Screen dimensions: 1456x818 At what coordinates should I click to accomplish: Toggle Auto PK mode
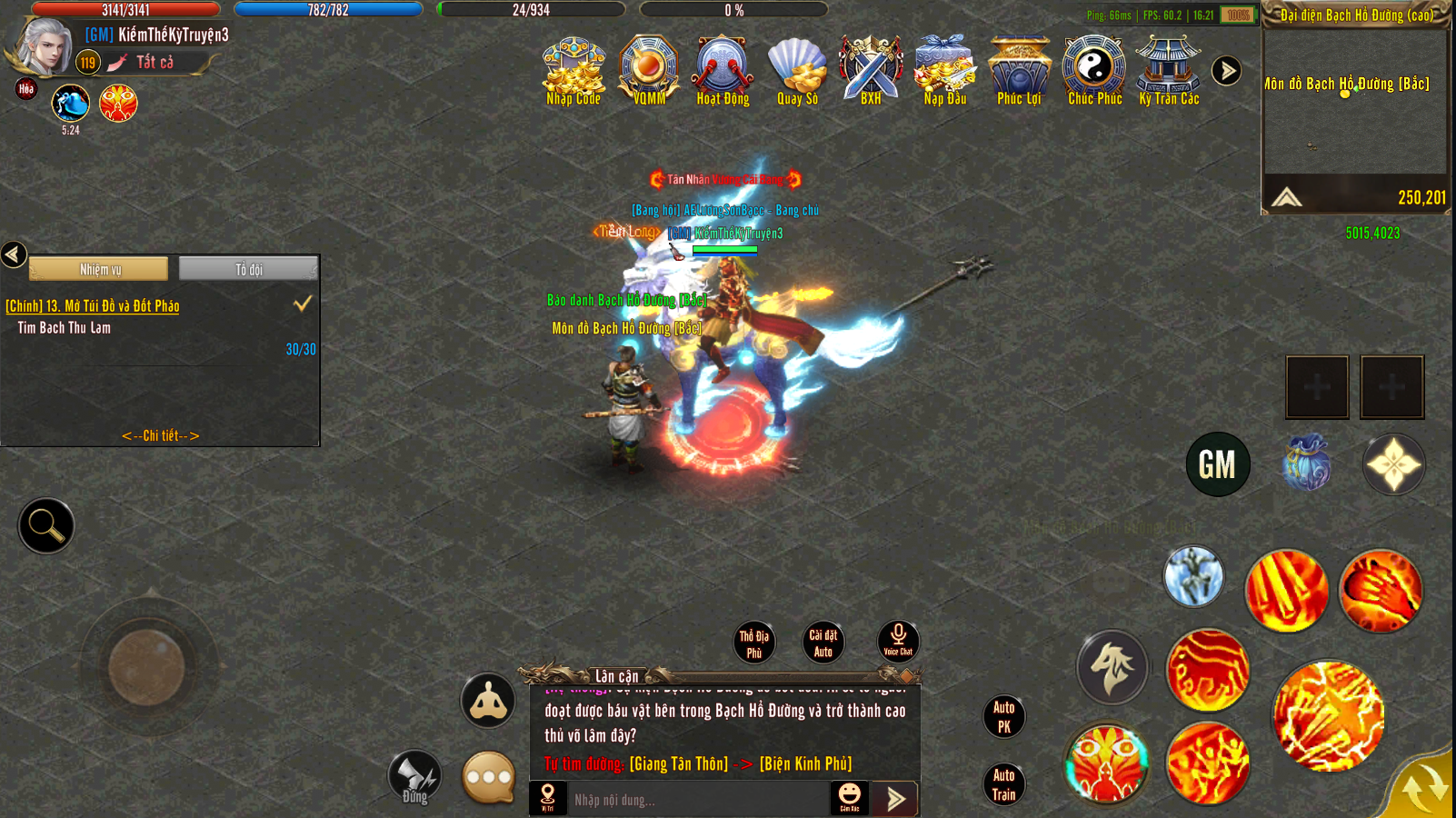[1003, 716]
